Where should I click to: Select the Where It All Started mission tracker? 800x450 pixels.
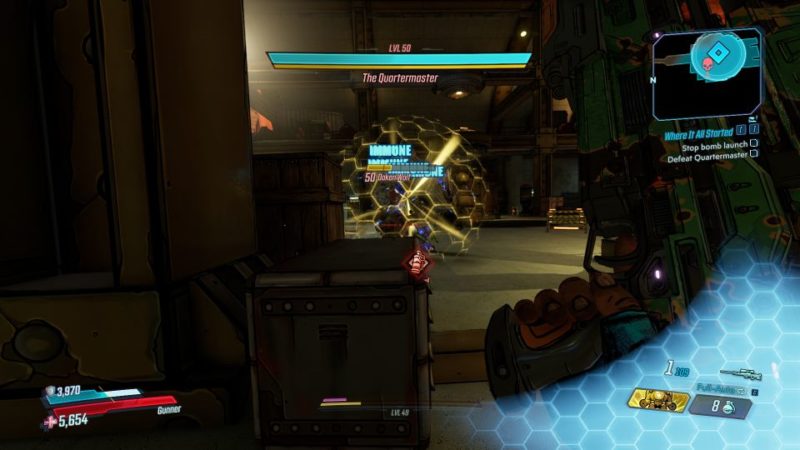click(697, 132)
